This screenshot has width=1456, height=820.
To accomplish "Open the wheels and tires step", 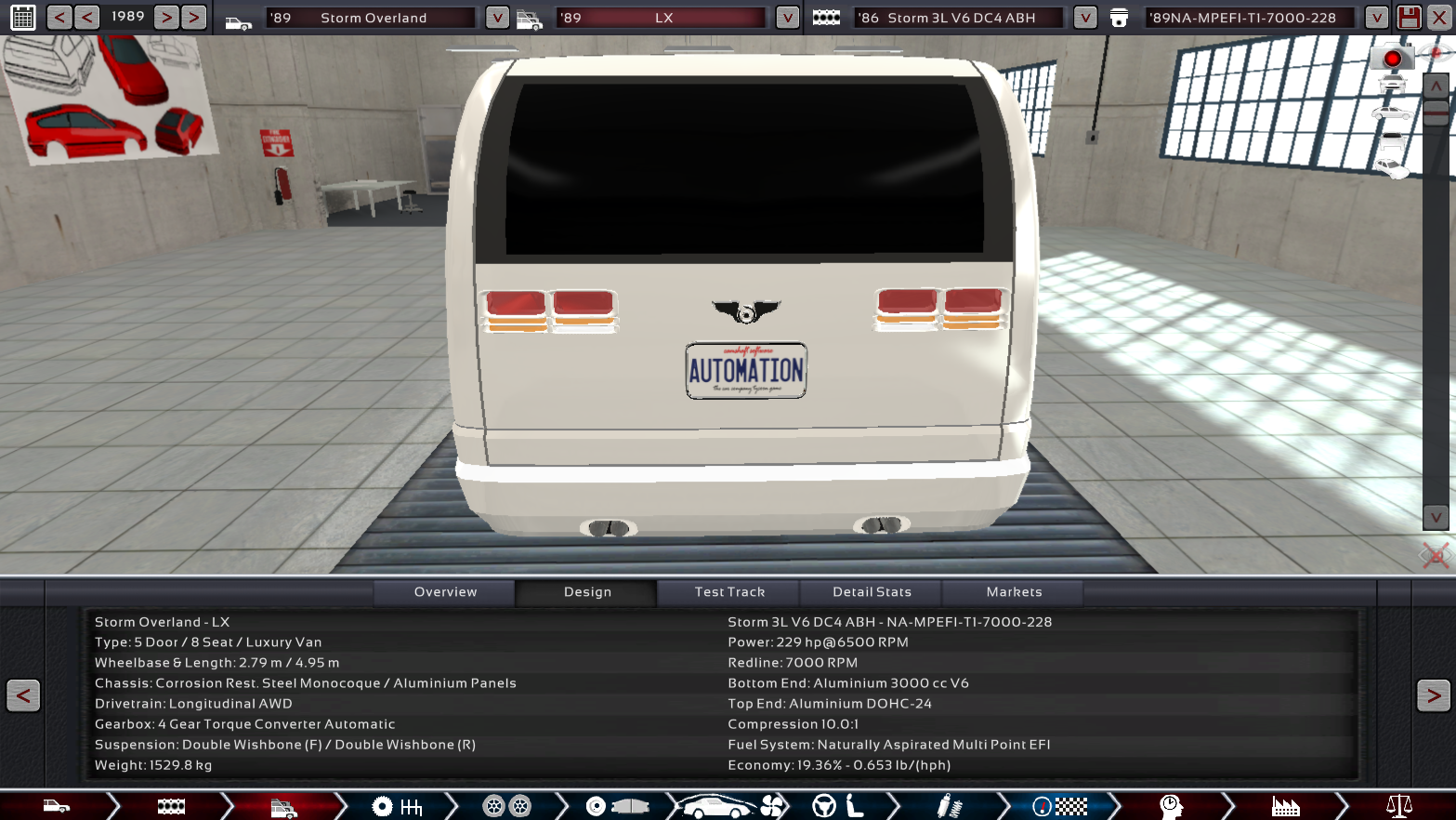I will pos(506,806).
